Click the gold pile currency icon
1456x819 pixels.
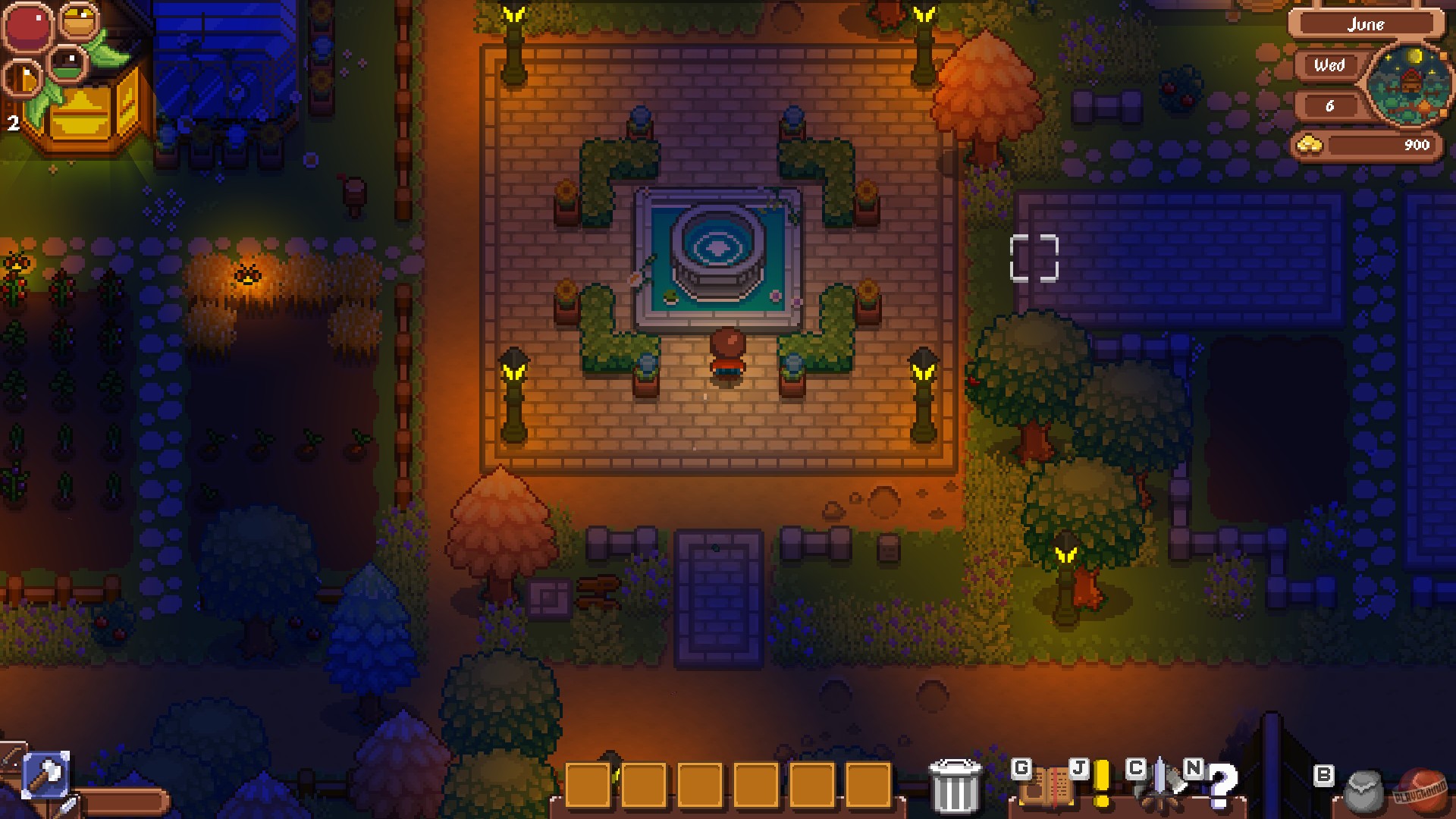(1310, 146)
